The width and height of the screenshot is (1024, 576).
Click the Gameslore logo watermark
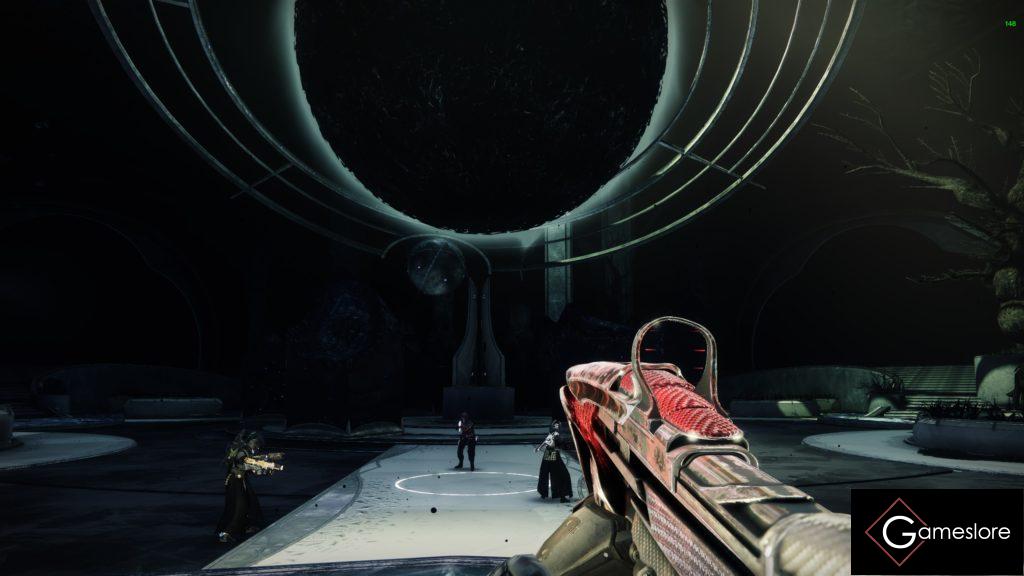(936, 531)
